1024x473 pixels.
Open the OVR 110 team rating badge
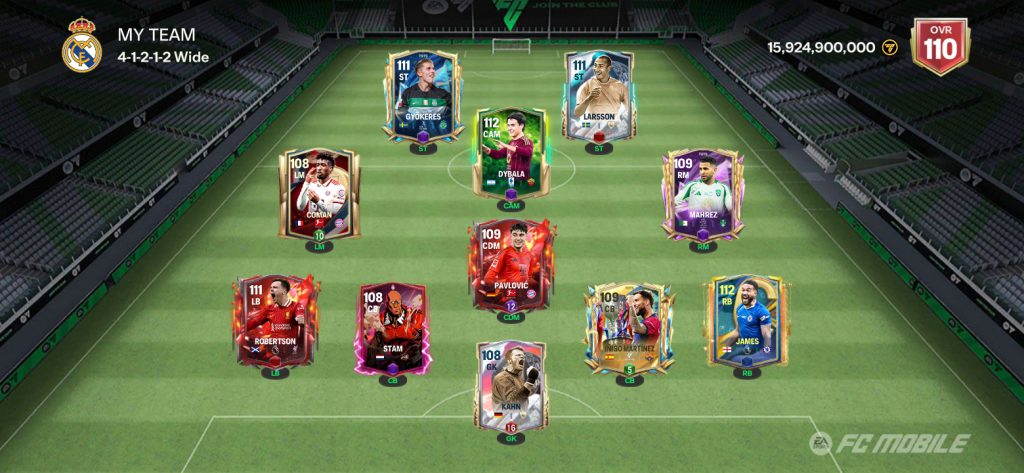click(941, 45)
